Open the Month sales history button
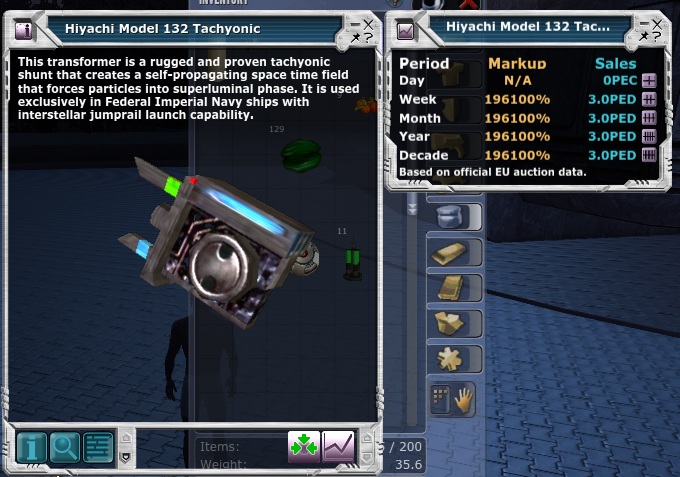 [x=648, y=118]
